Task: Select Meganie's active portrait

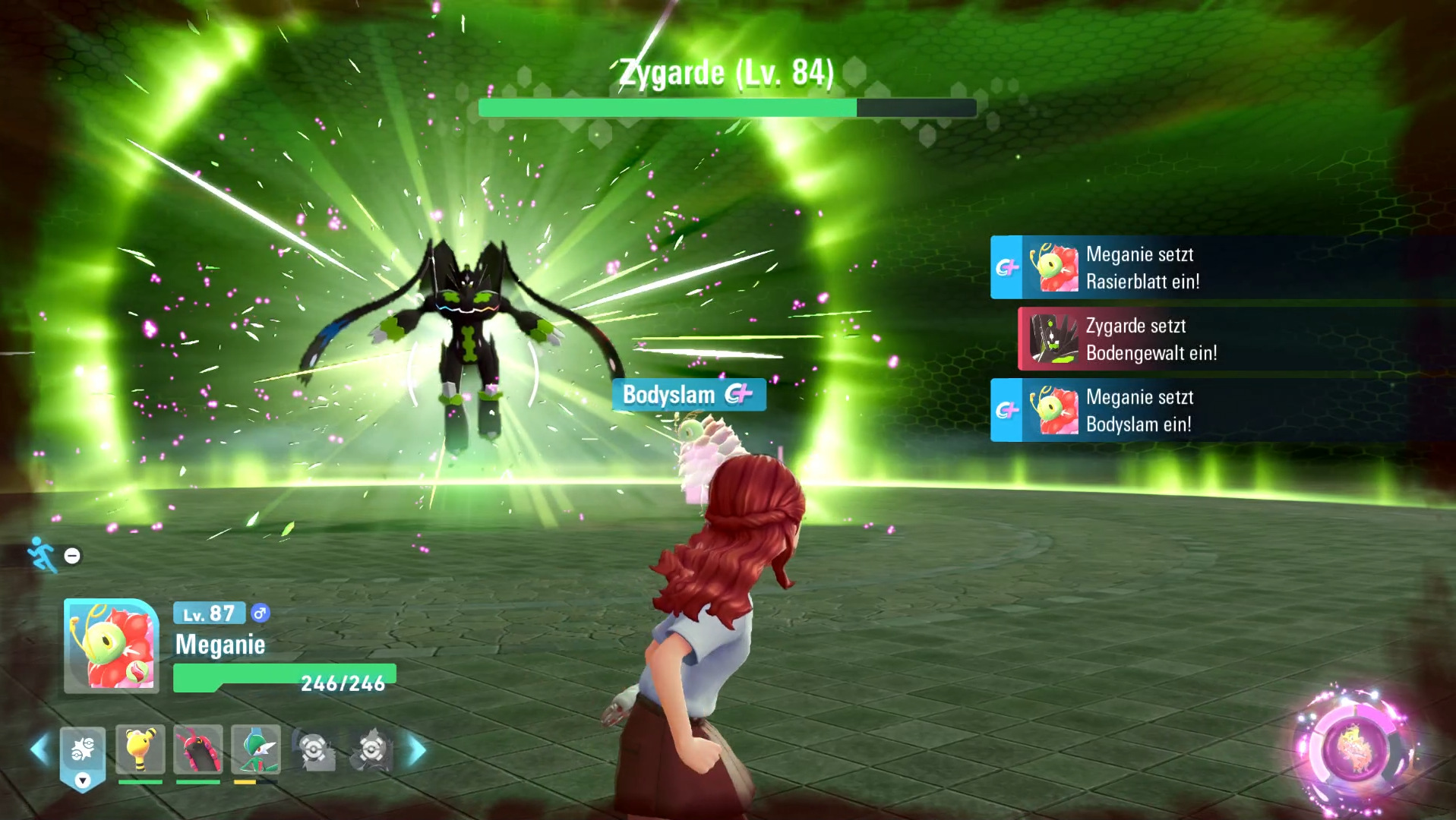Action: [x=112, y=646]
